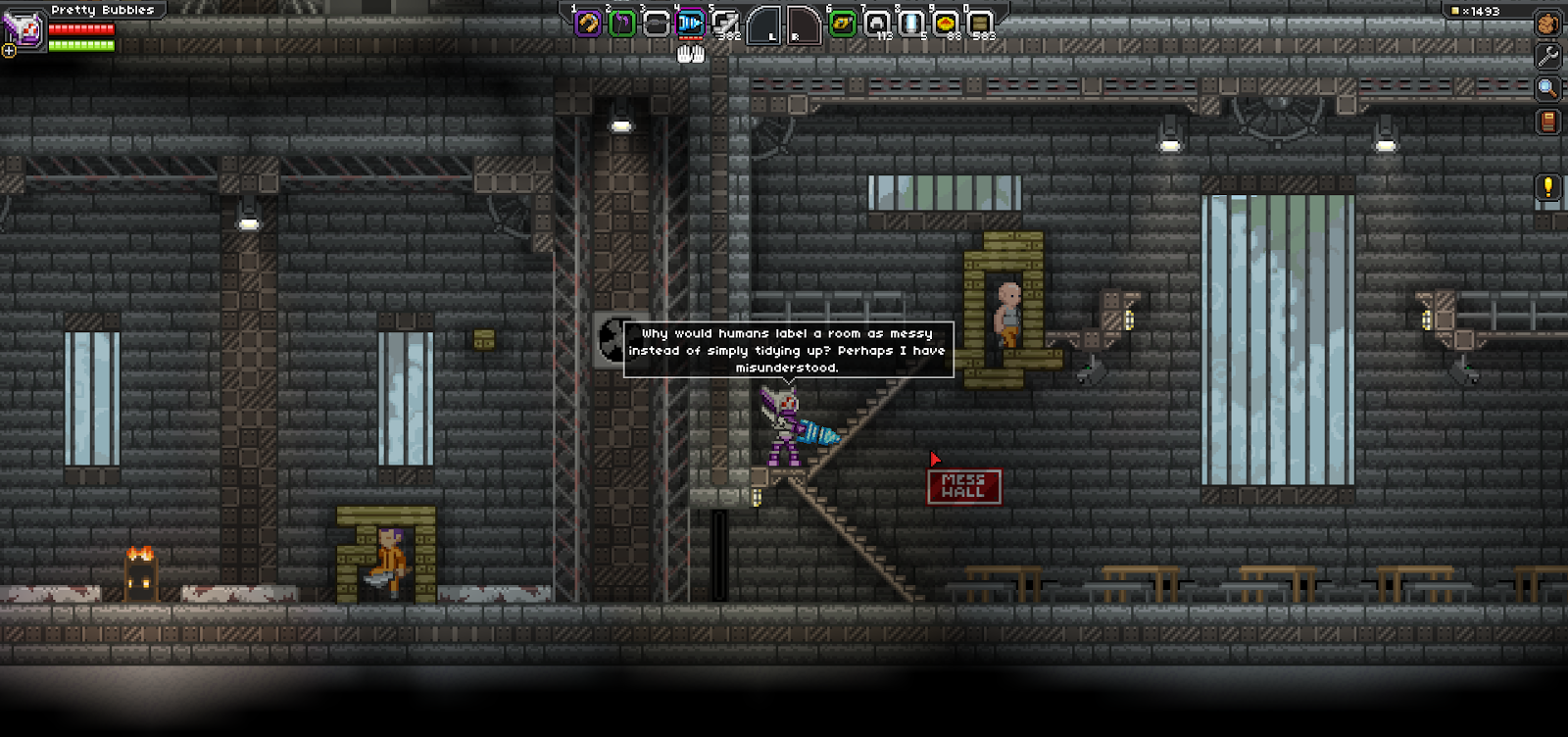Open the wrench crafting menu
The height and width of the screenshot is (737, 1568).
click(1548, 56)
